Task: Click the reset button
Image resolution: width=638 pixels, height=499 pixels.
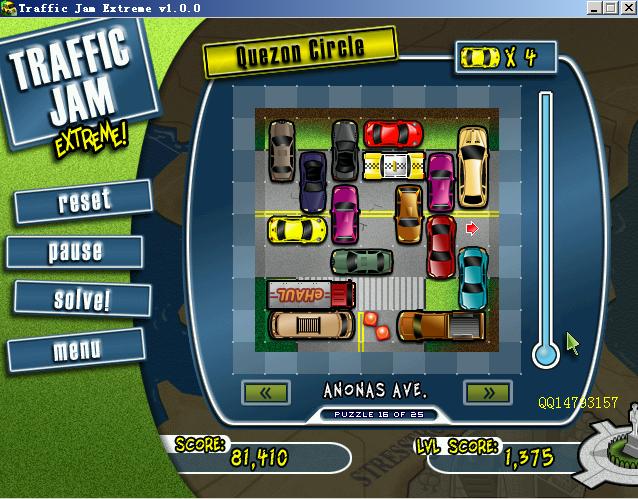Action: [x=84, y=201]
